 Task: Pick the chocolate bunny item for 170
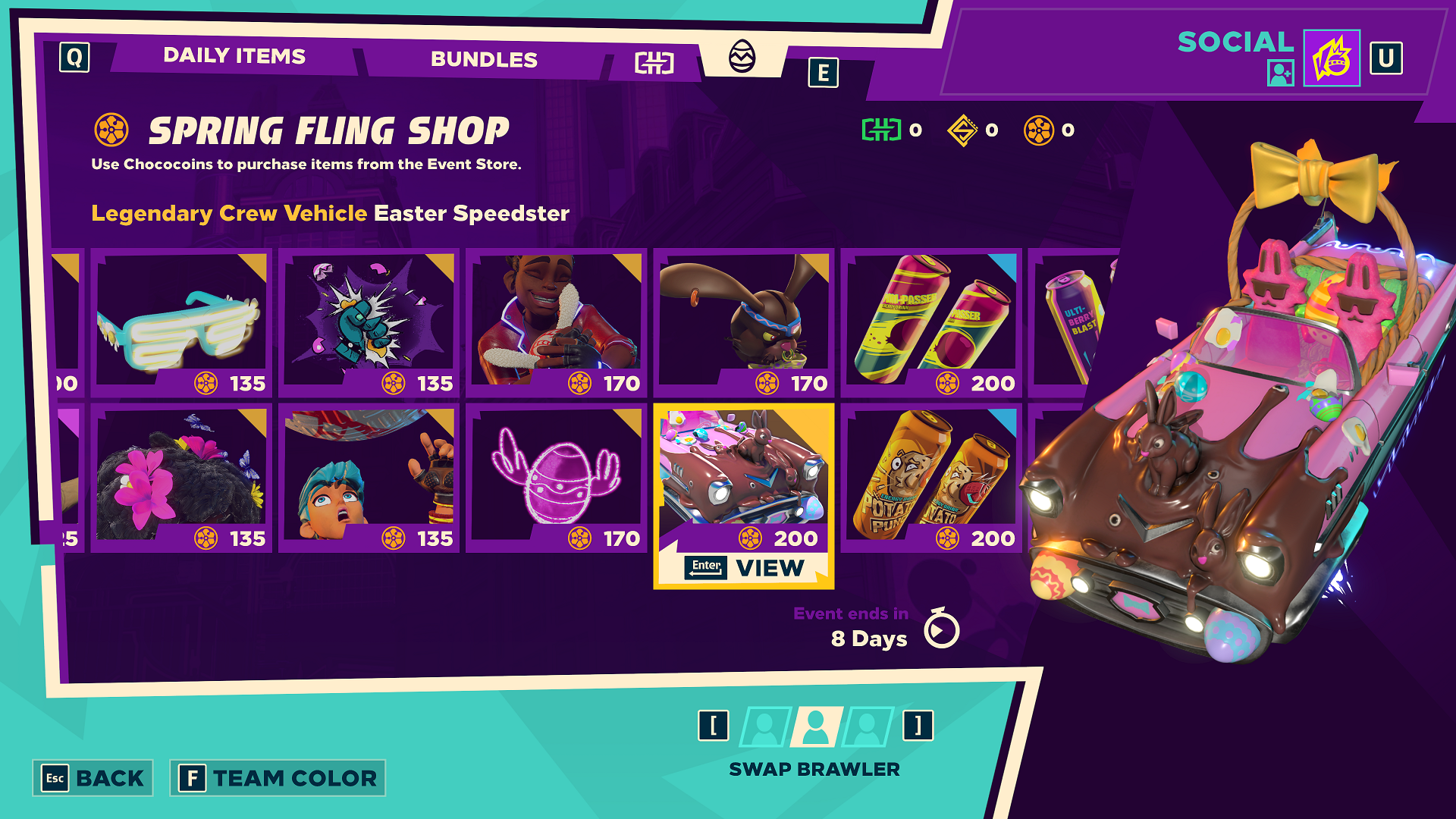[743, 322]
